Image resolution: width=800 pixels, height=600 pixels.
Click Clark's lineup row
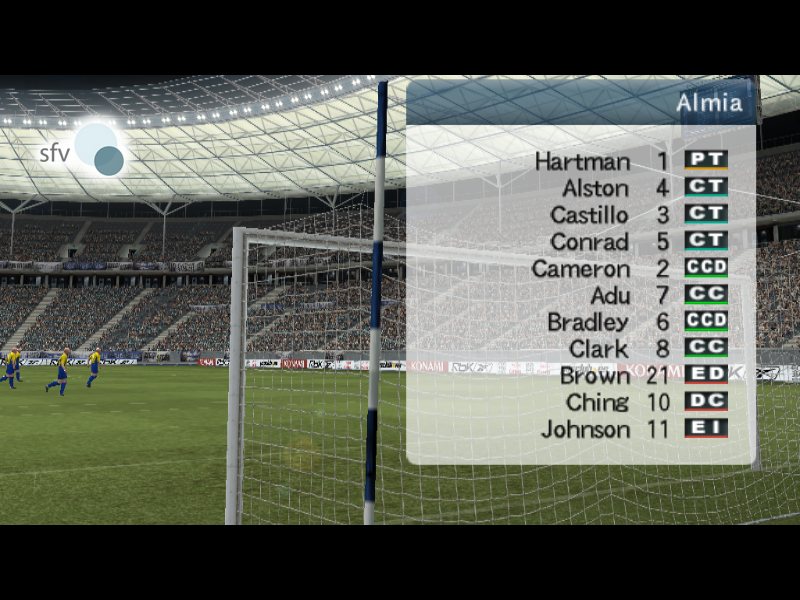[x=598, y=350]
